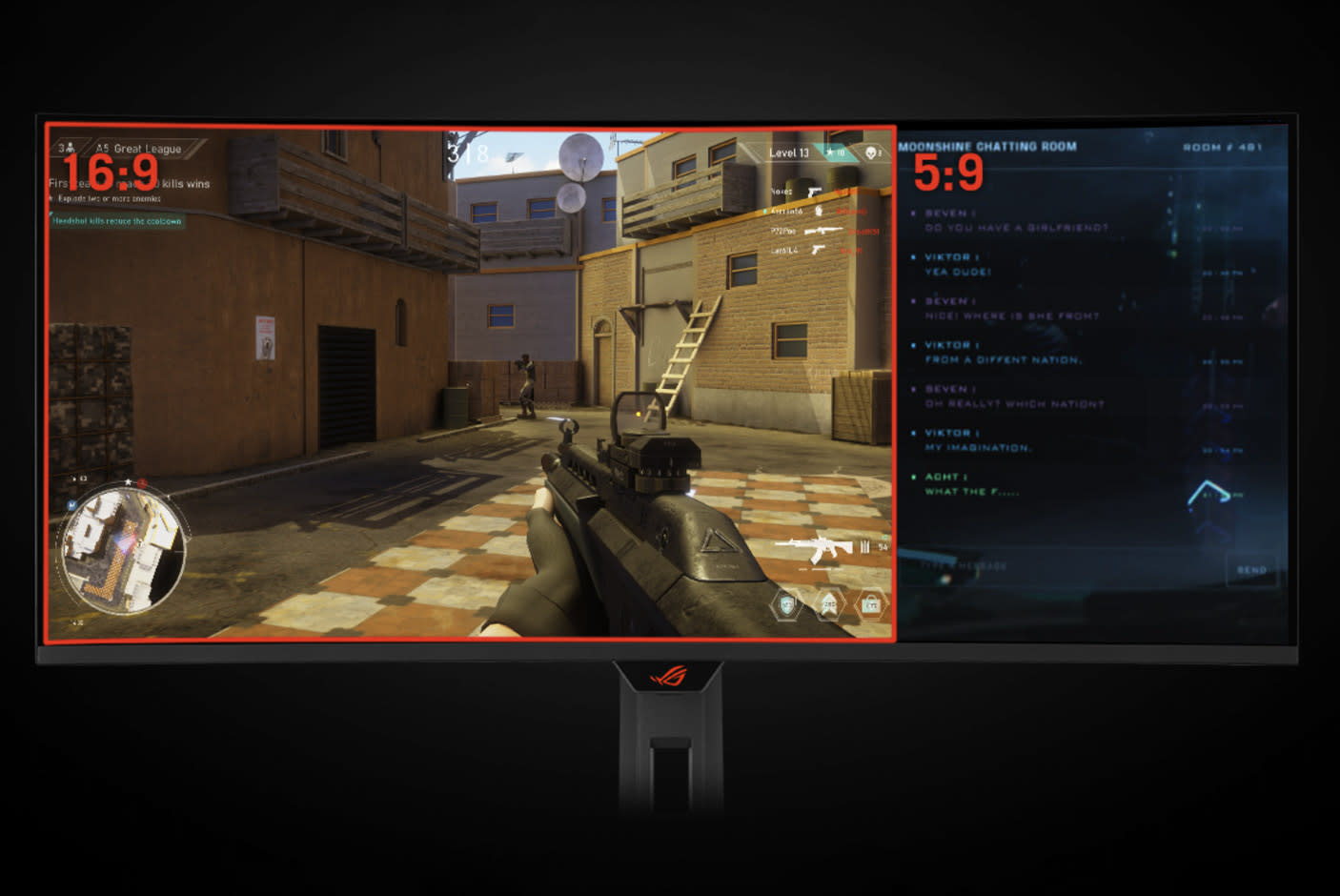Select the skull kills icon beside Level 13

pos(872,153)
